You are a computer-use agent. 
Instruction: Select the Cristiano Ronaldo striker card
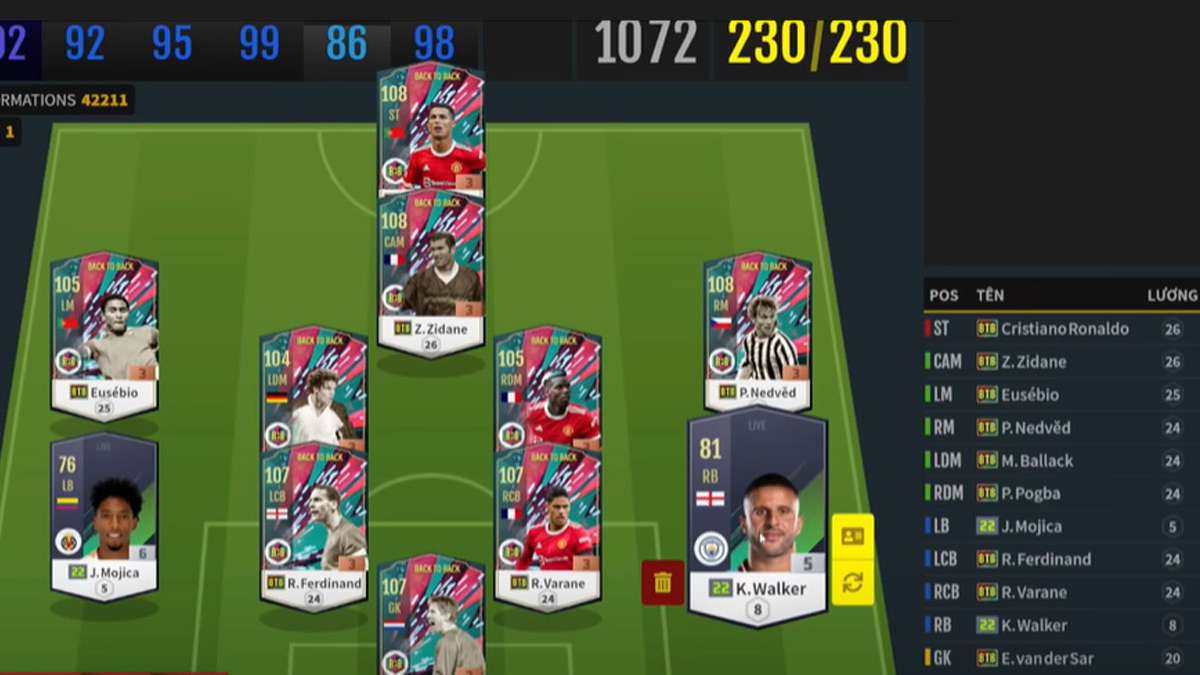(431, 130)
